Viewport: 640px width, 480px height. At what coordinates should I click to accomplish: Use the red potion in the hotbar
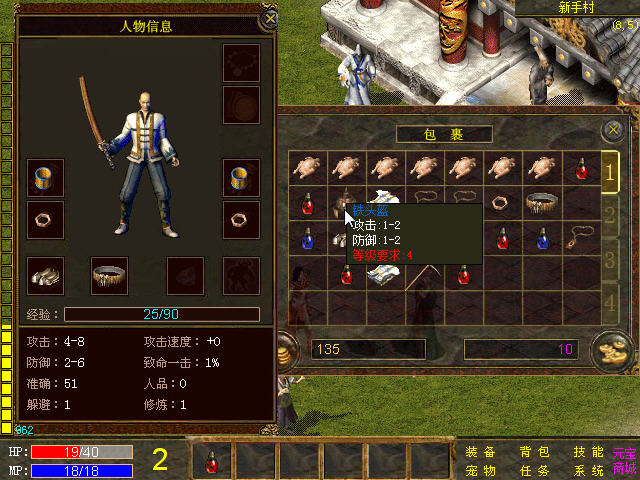pyautogui.click(x=212, y=461)
